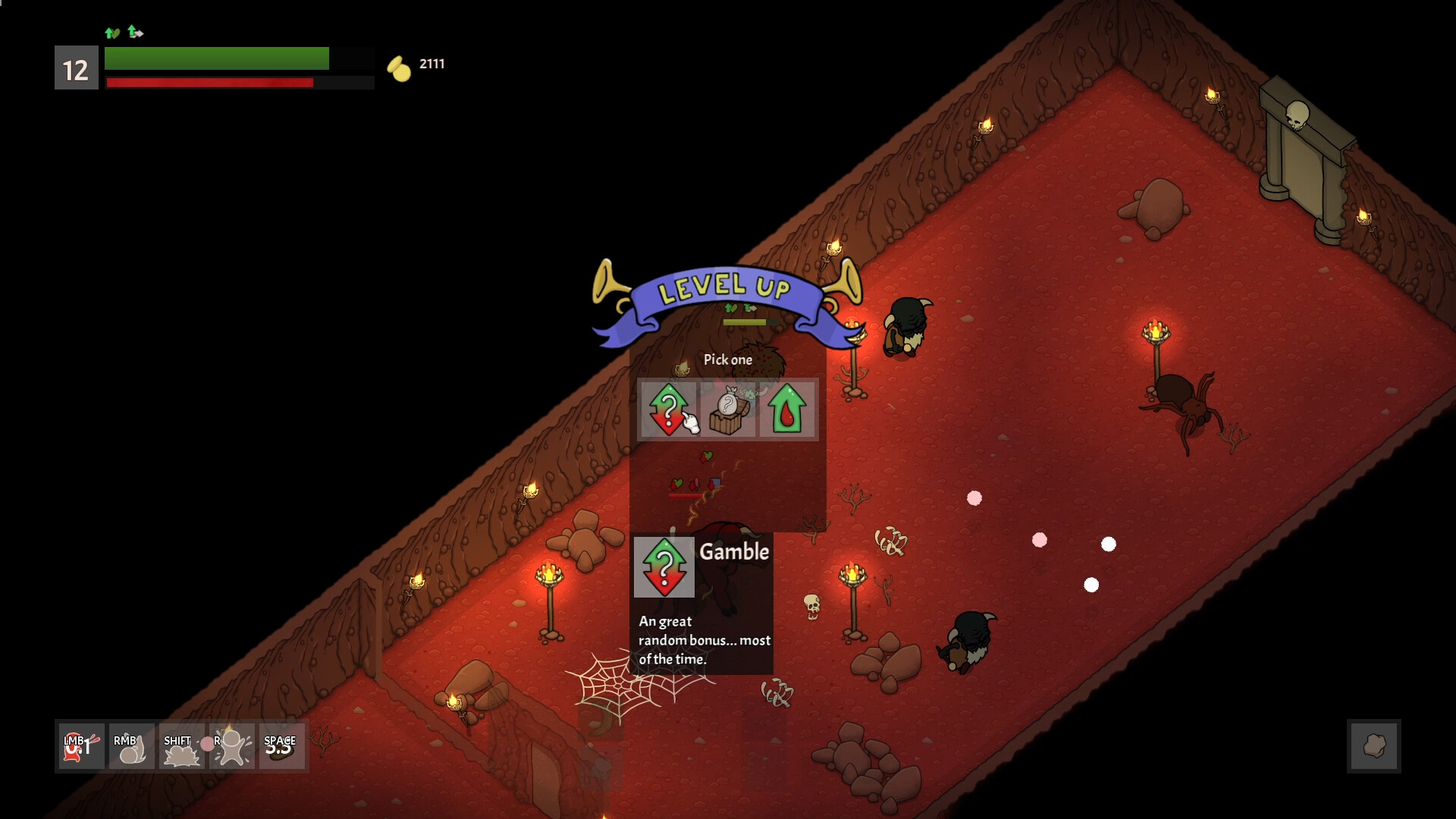The height and width of the screenshot is (819, 1456).
Task: Click the SHIFT burst ability icon
Action: pyautogui.click(x=180, y=746)
